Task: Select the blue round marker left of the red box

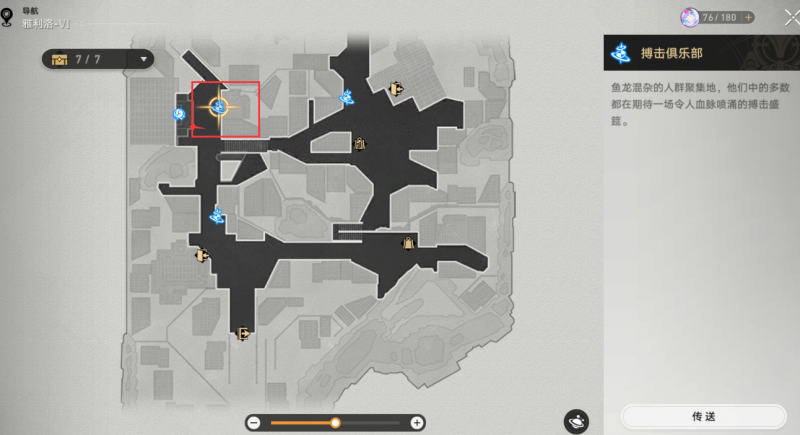Action: [x=180, y=115]
